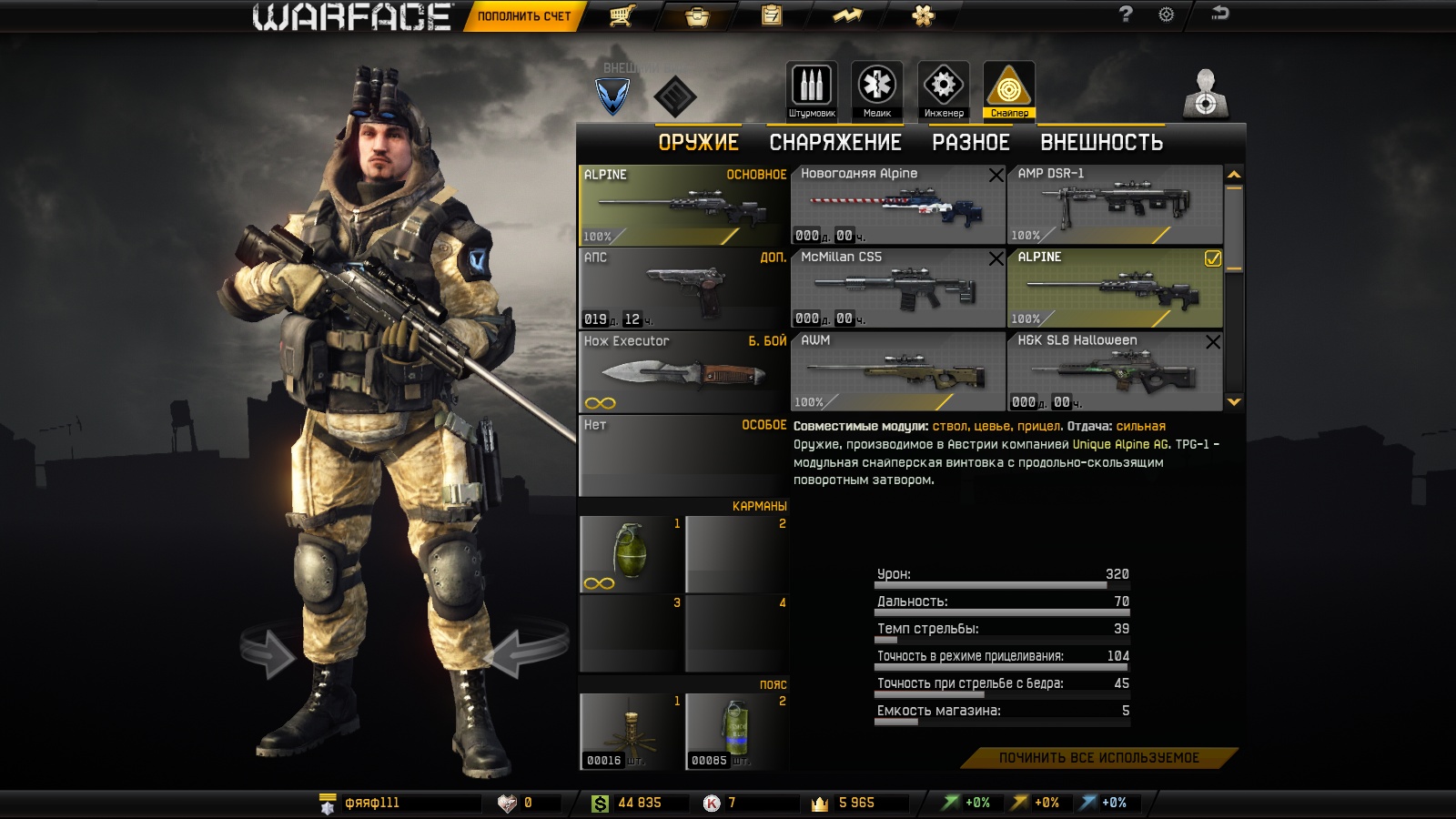The image size is (1456, 819).
Task: Open the РАЗНОЕ tab
Action: click(970, 143)
